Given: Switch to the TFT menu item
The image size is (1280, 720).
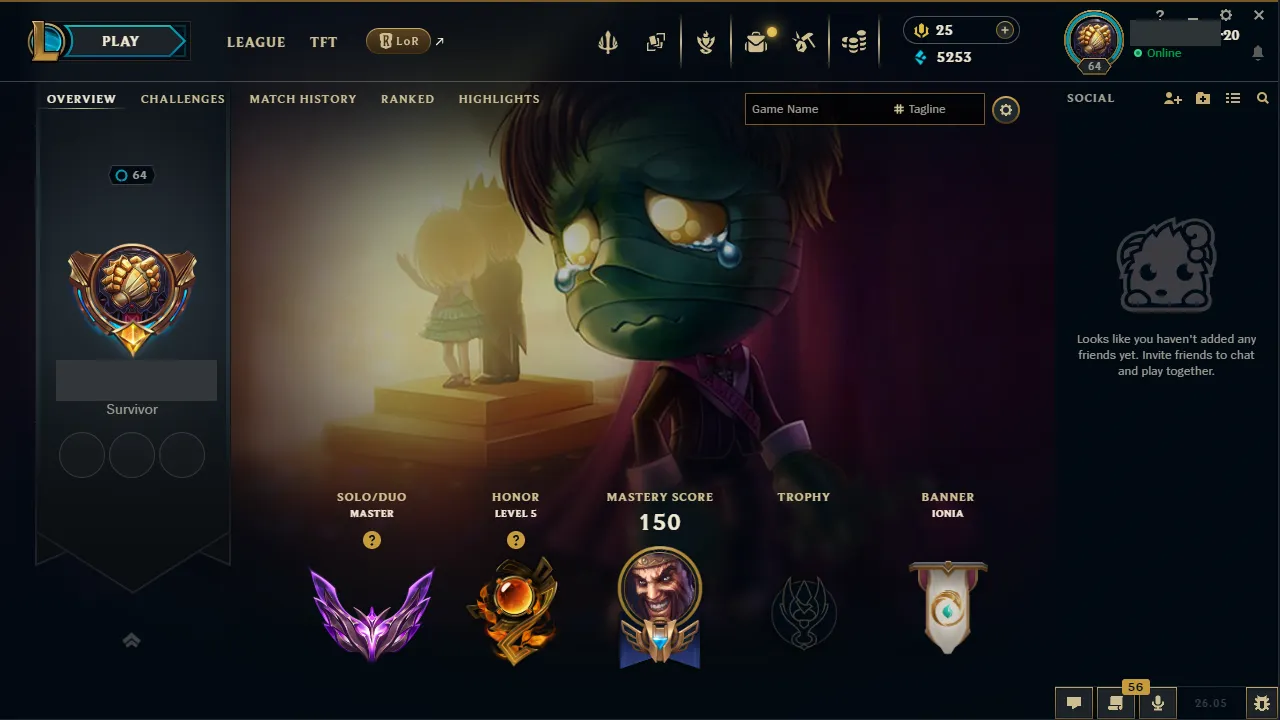Looking at the screenshot, I should coord(323,42).
